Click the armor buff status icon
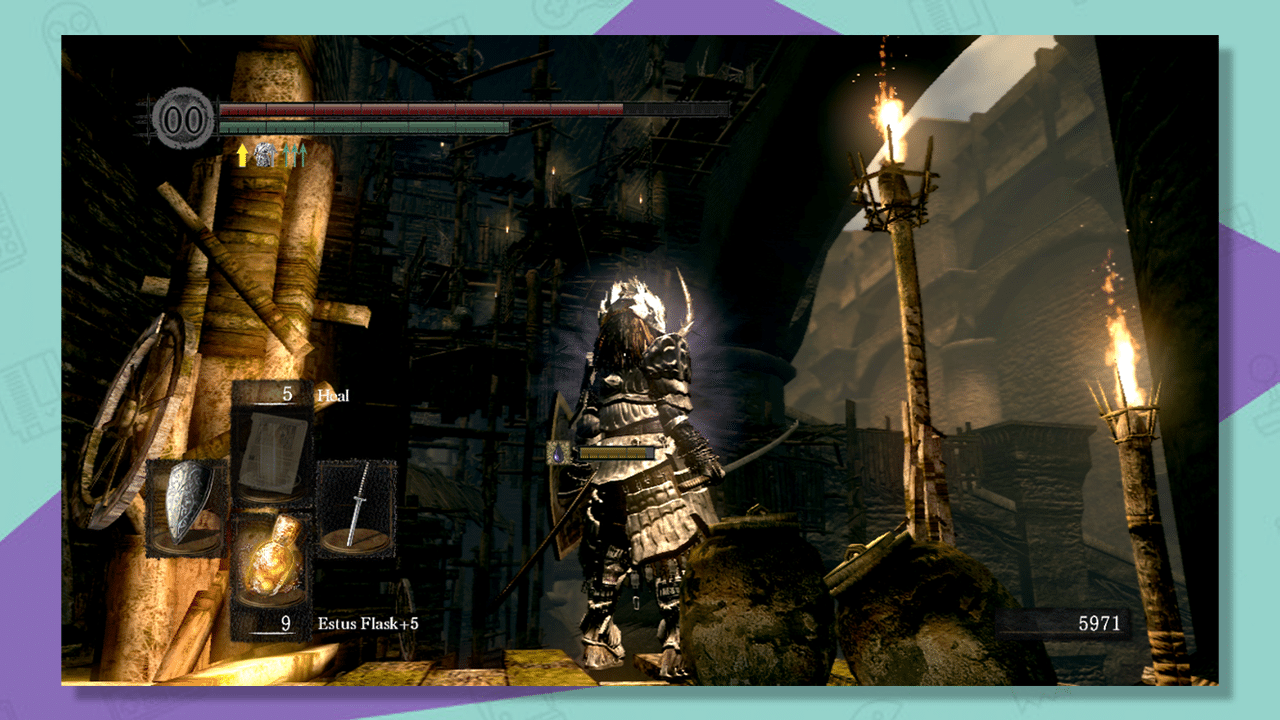Viewport: 1280px width, 720px height. pos(263,153)
